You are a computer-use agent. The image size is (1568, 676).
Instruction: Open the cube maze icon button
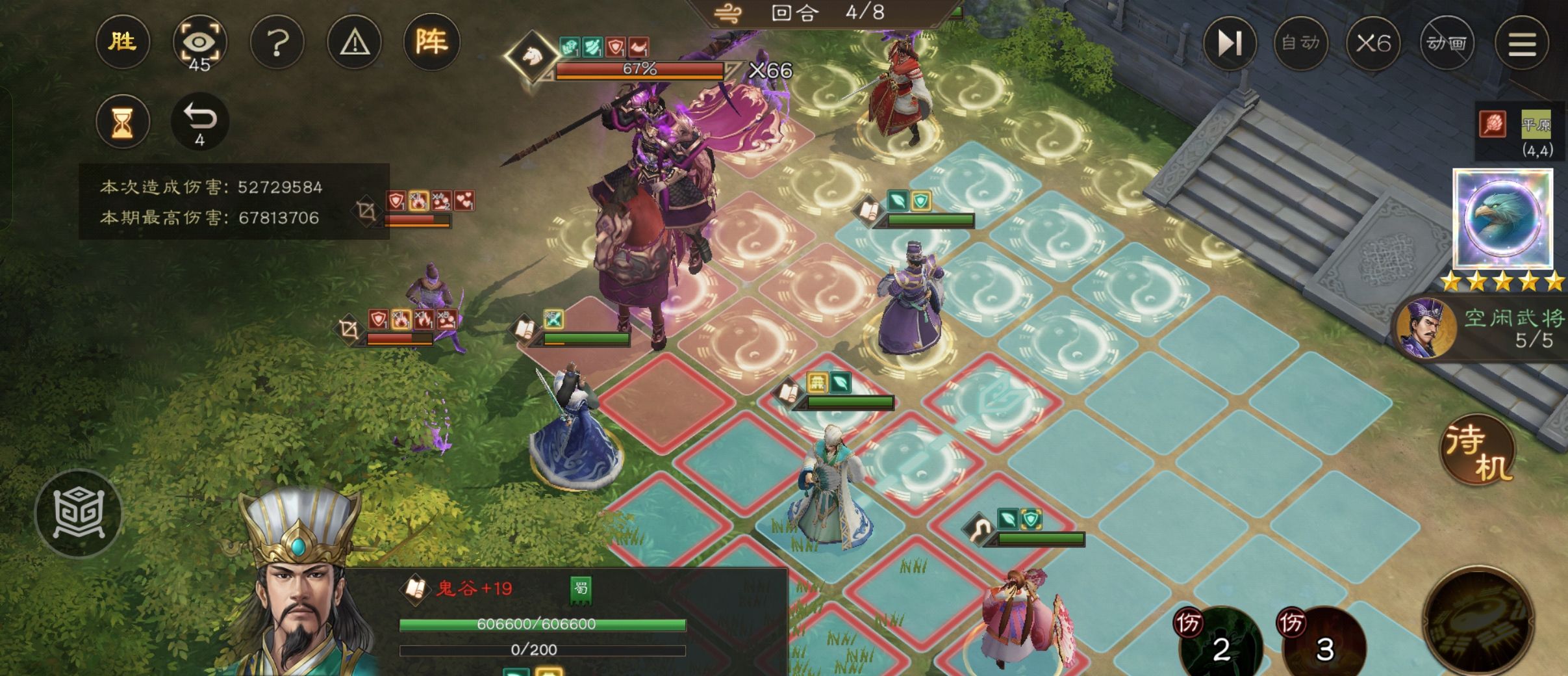pos(79,513)
